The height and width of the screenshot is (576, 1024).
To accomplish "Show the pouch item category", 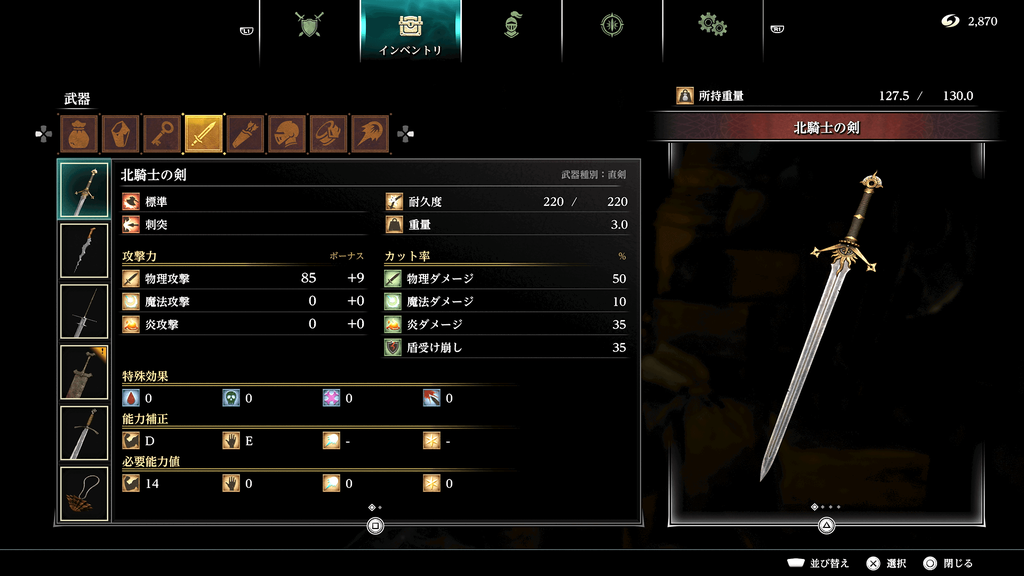I will [78, 134].
